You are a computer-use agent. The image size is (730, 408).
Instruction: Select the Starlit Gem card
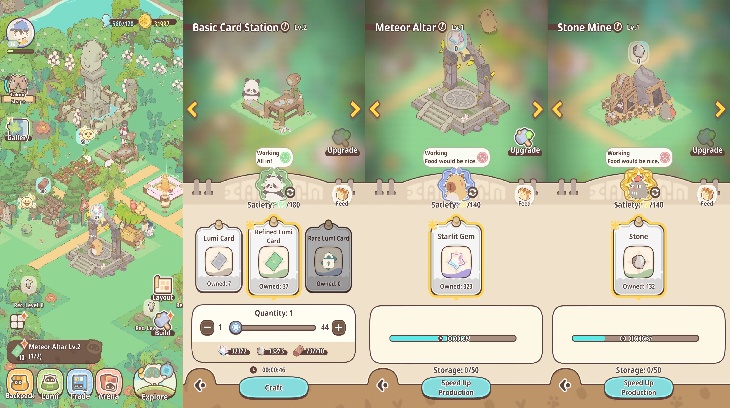coord(456,260)
